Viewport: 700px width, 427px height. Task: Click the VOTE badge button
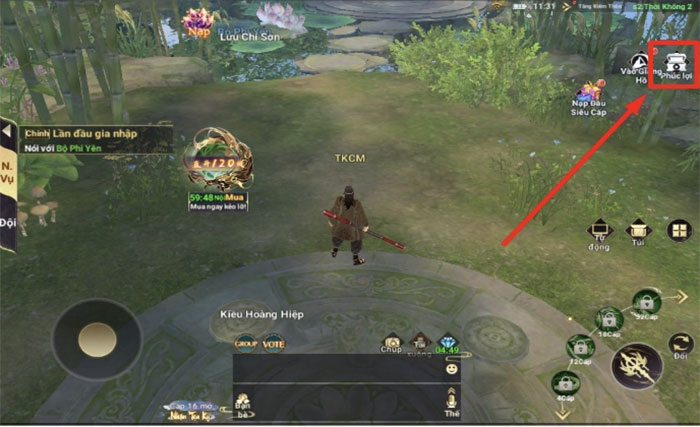pyautogui.click(x=272, y=343)
